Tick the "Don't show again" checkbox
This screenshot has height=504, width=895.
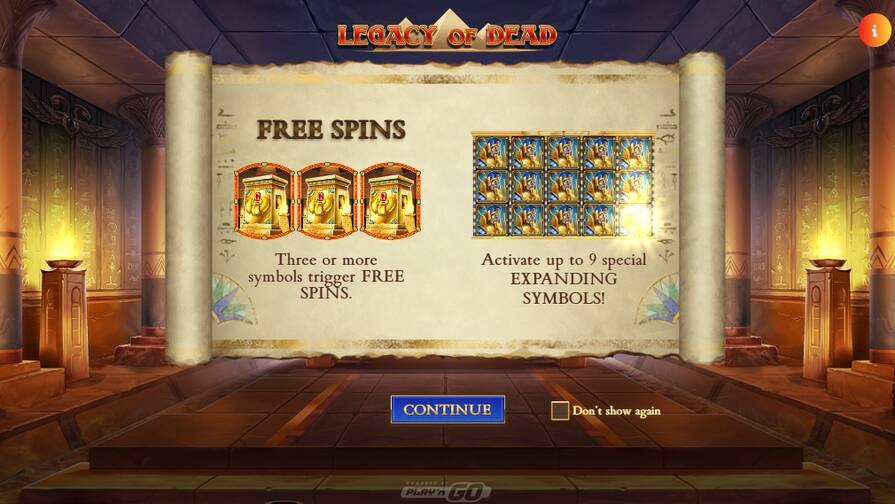pyautogui.click(x=560, y=410)
